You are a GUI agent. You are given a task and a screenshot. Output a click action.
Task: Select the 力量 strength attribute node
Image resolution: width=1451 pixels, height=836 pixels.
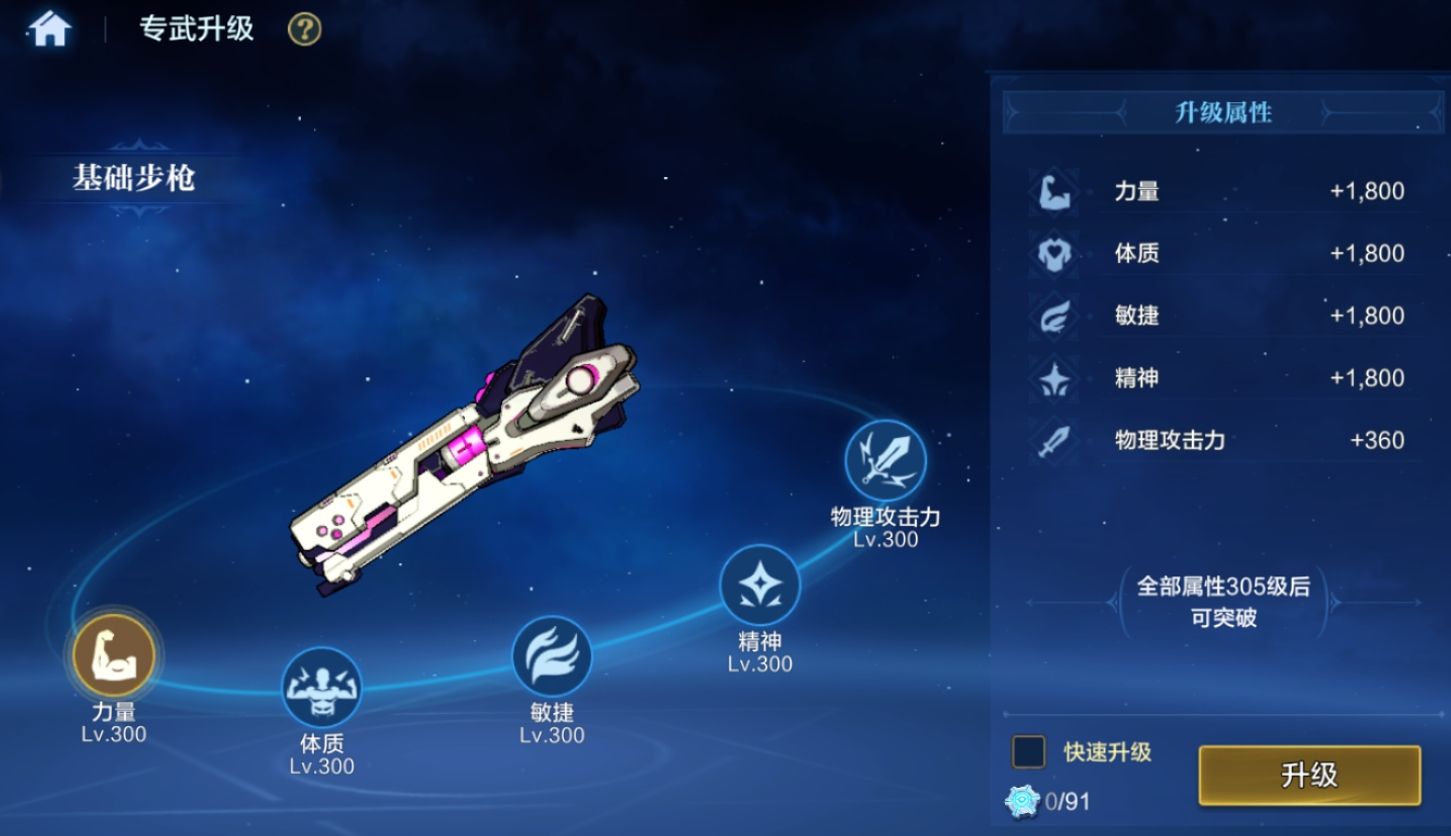[x=114, y=656]
